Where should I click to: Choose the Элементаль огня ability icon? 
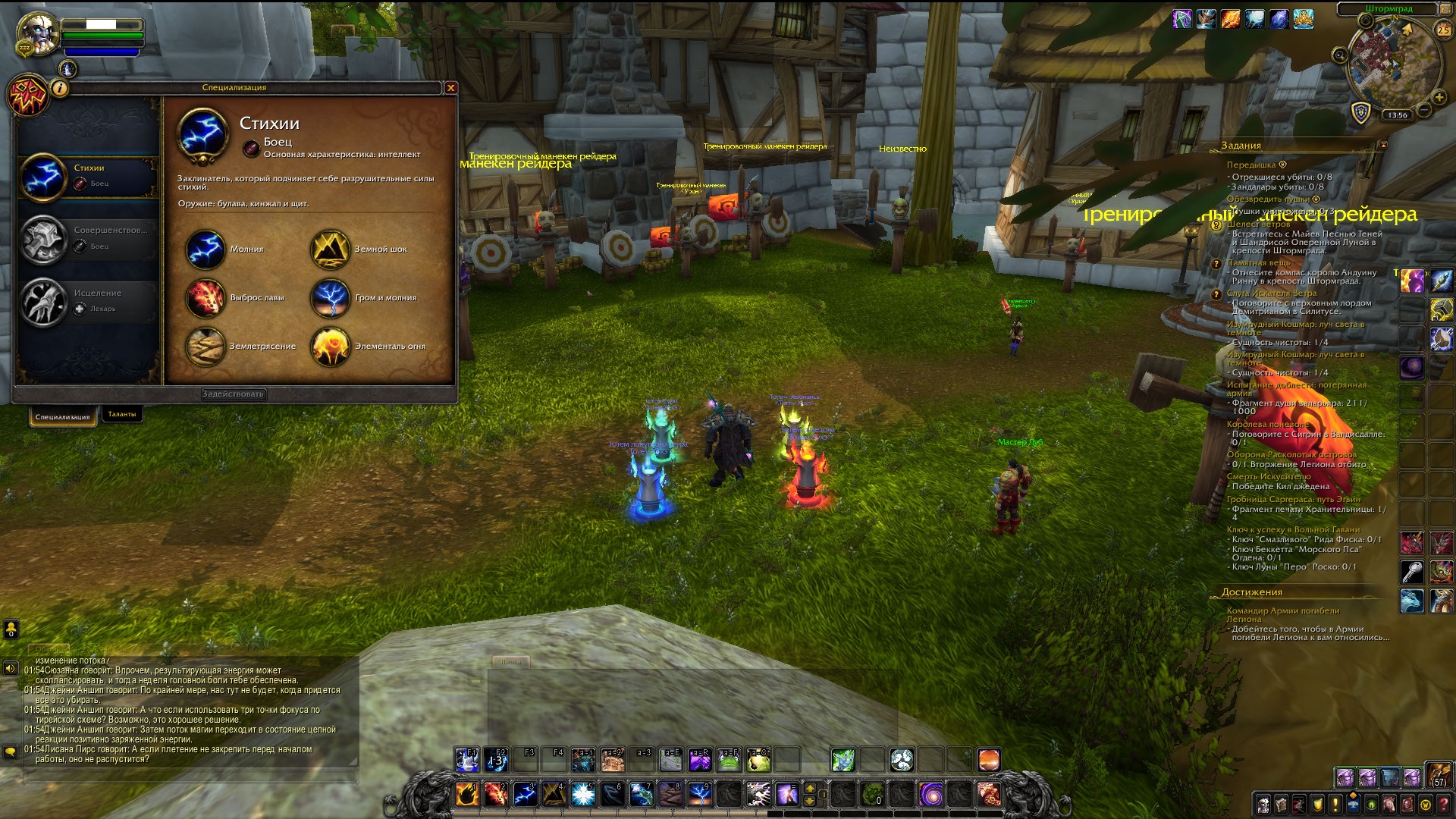[330, 347]
